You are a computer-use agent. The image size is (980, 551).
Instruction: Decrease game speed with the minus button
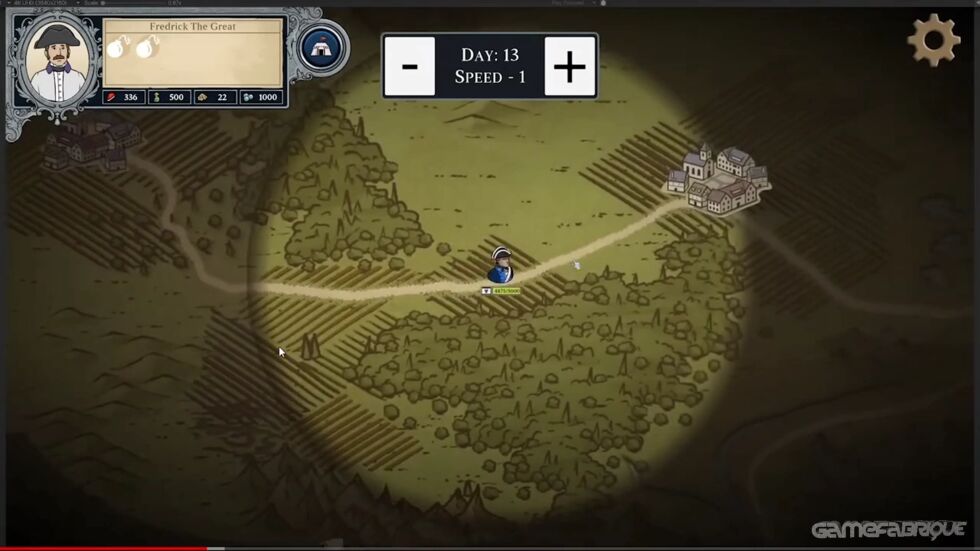[x=410, y=66]
